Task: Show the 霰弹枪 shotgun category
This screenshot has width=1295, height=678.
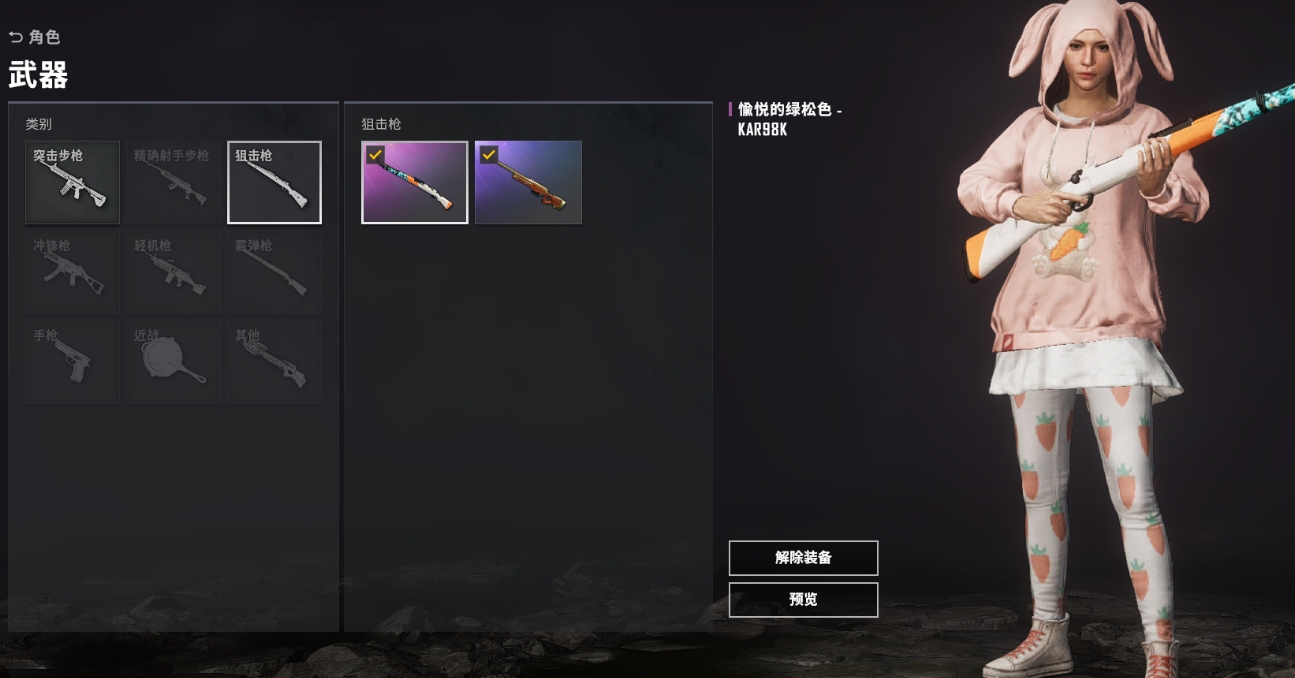Action: click(275, 272)
